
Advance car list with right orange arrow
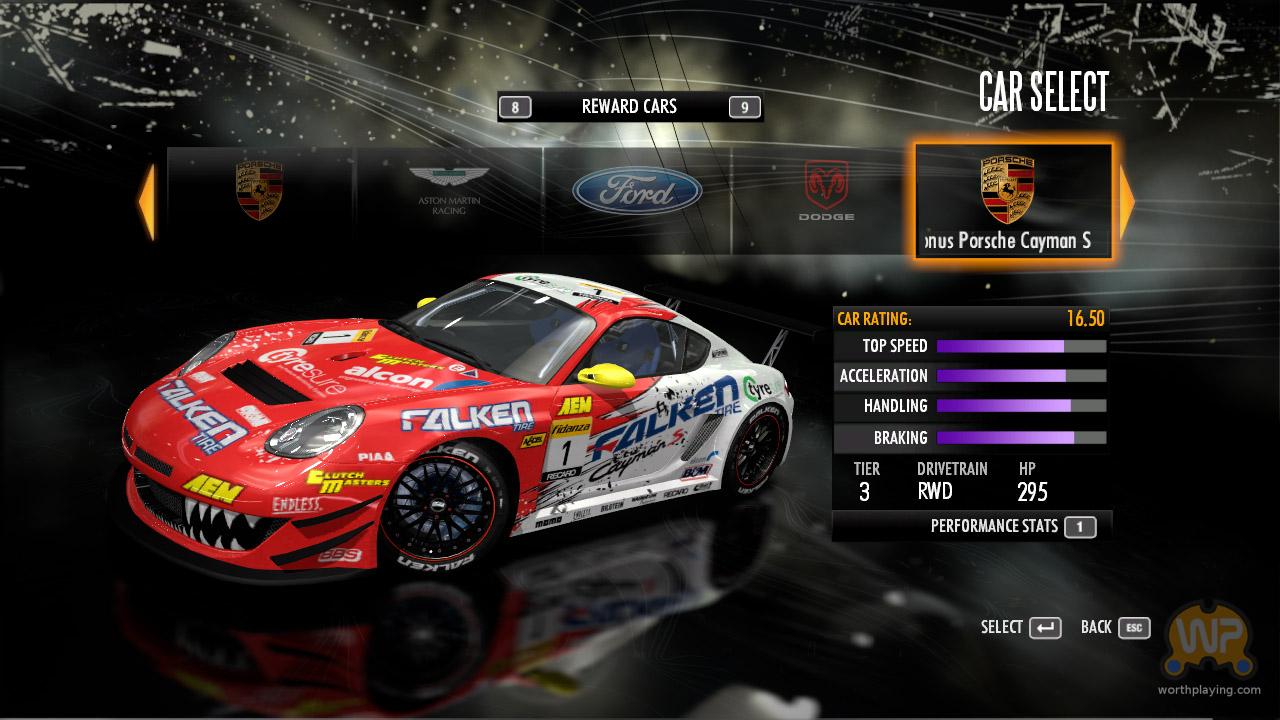coord(1127,202)
